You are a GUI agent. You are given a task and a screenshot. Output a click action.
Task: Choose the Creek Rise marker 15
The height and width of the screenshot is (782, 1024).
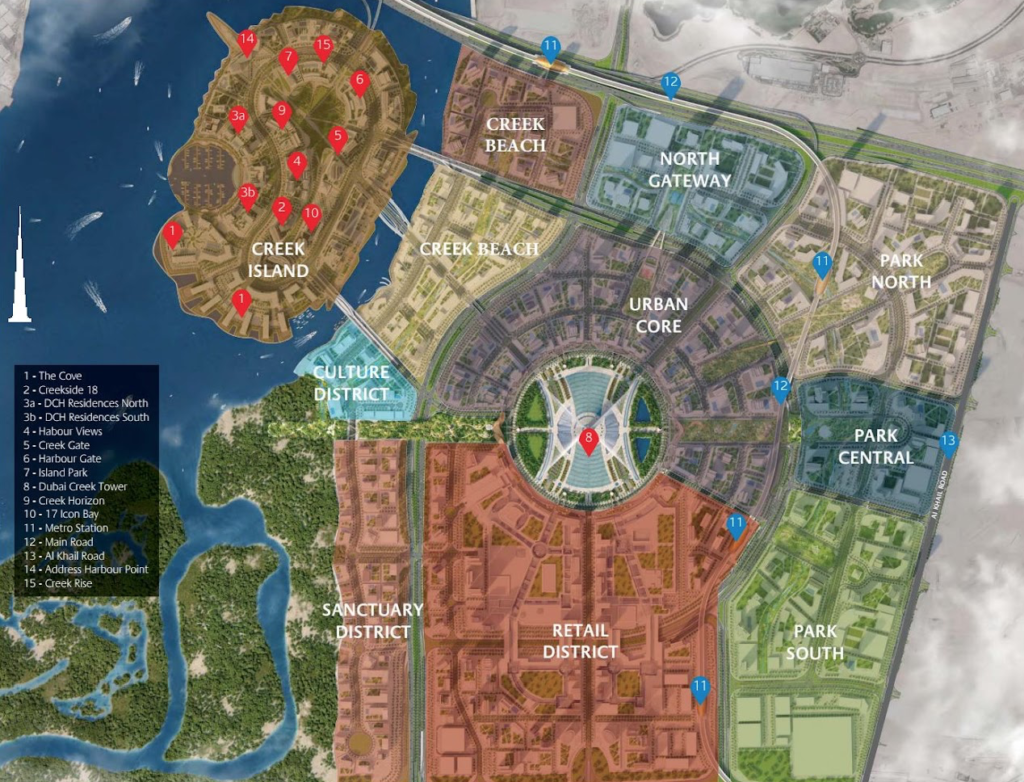[322, 47]
